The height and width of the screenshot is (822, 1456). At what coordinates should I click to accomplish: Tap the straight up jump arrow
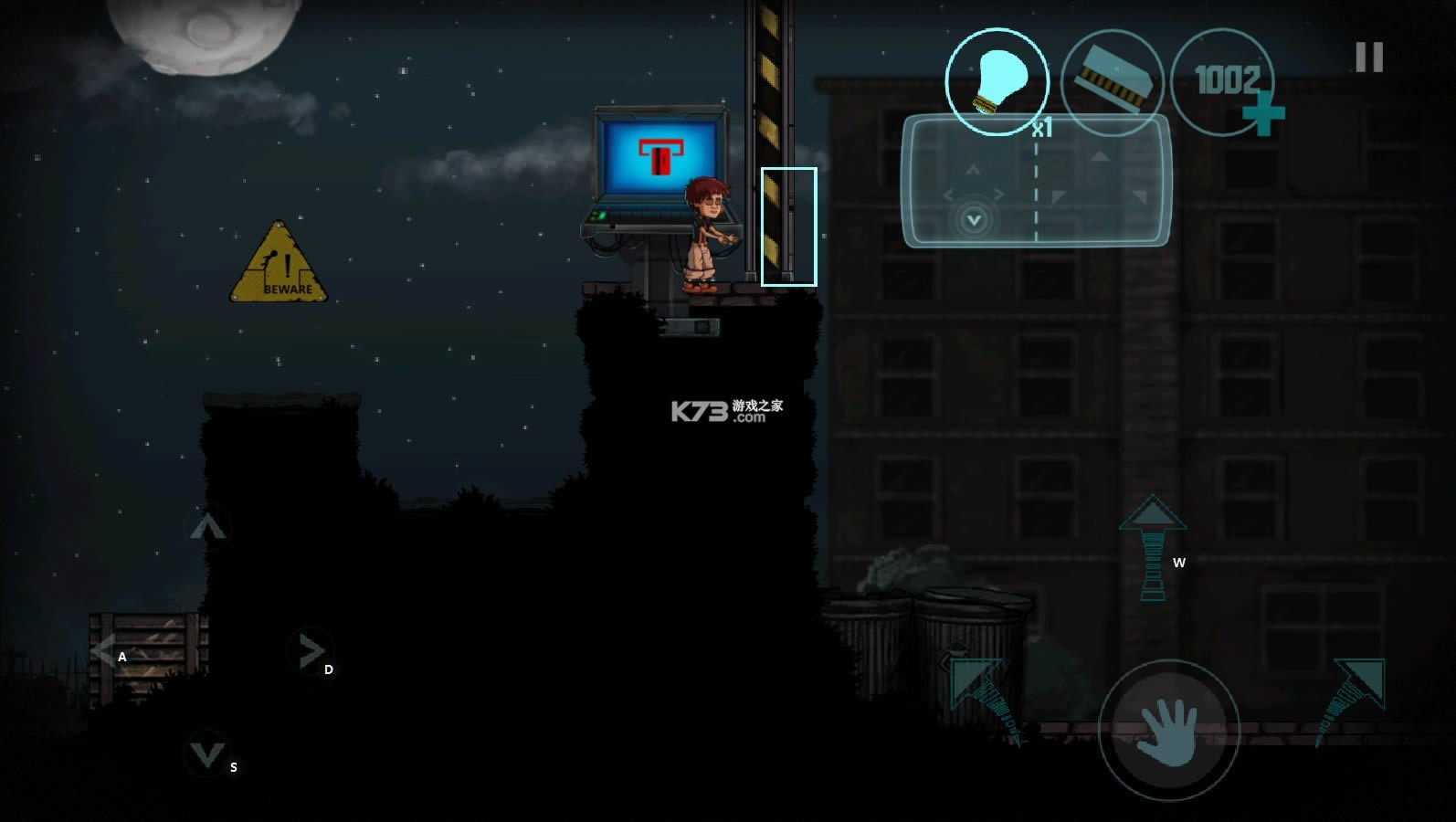(1153, 548)
